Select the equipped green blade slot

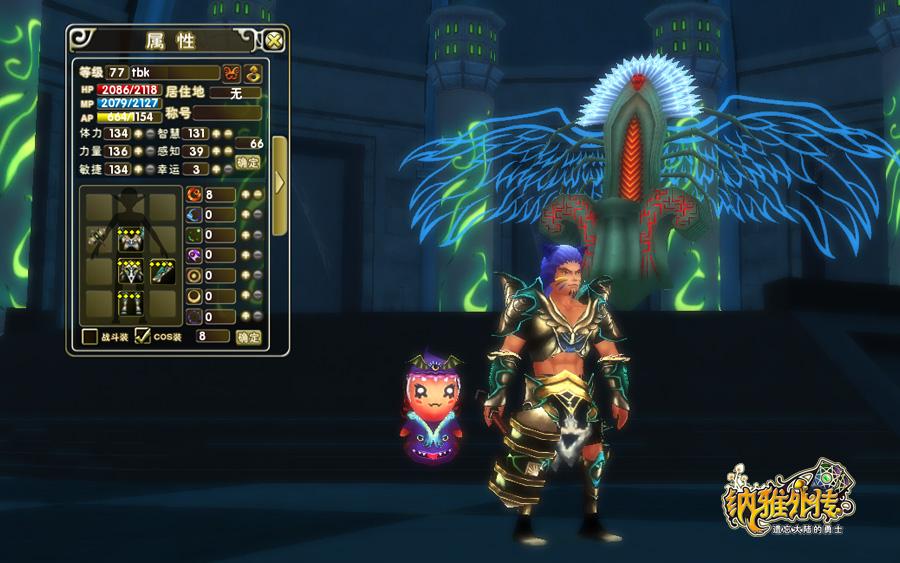point(163,271)
